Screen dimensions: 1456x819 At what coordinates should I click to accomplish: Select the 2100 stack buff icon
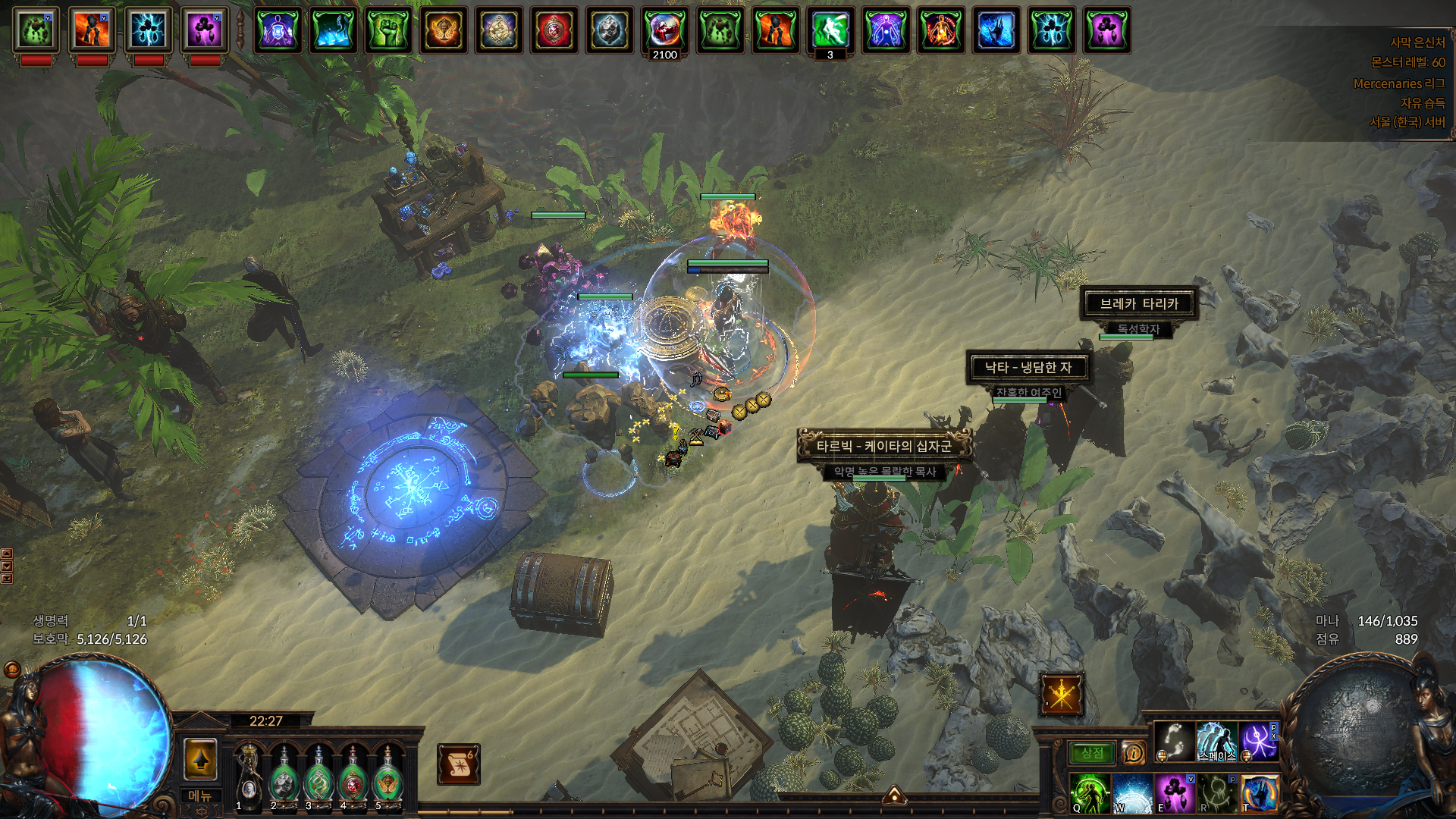click(x=664, y=30)
